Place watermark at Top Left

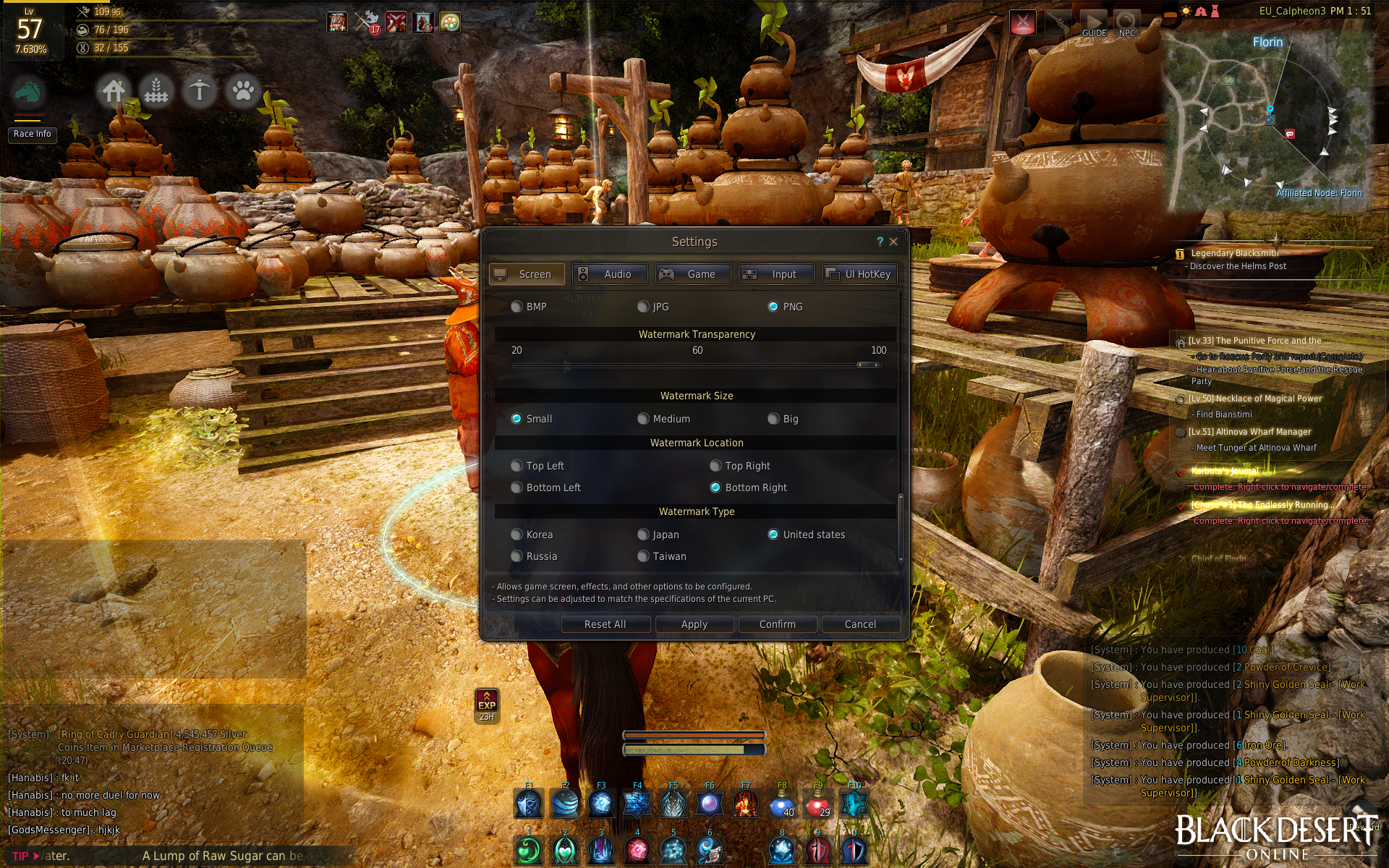click(x=517, y=466)
